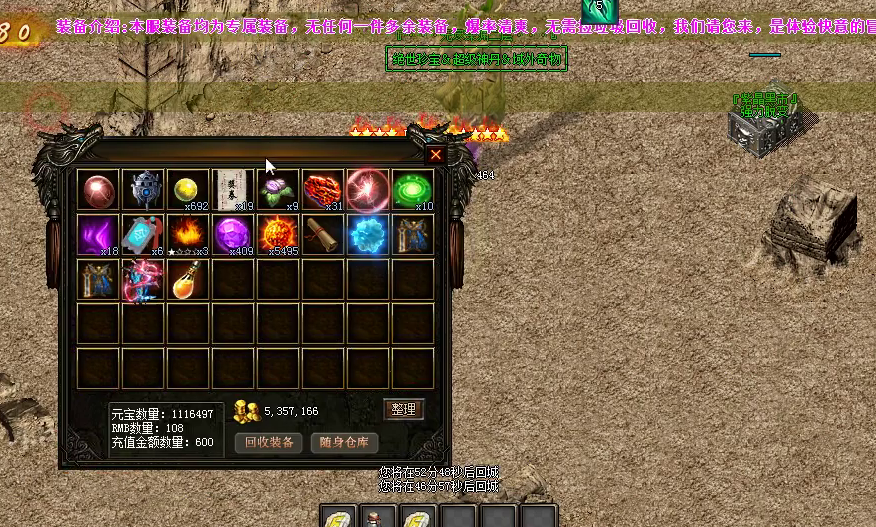Select the fiery sun orb x5495

278,235
